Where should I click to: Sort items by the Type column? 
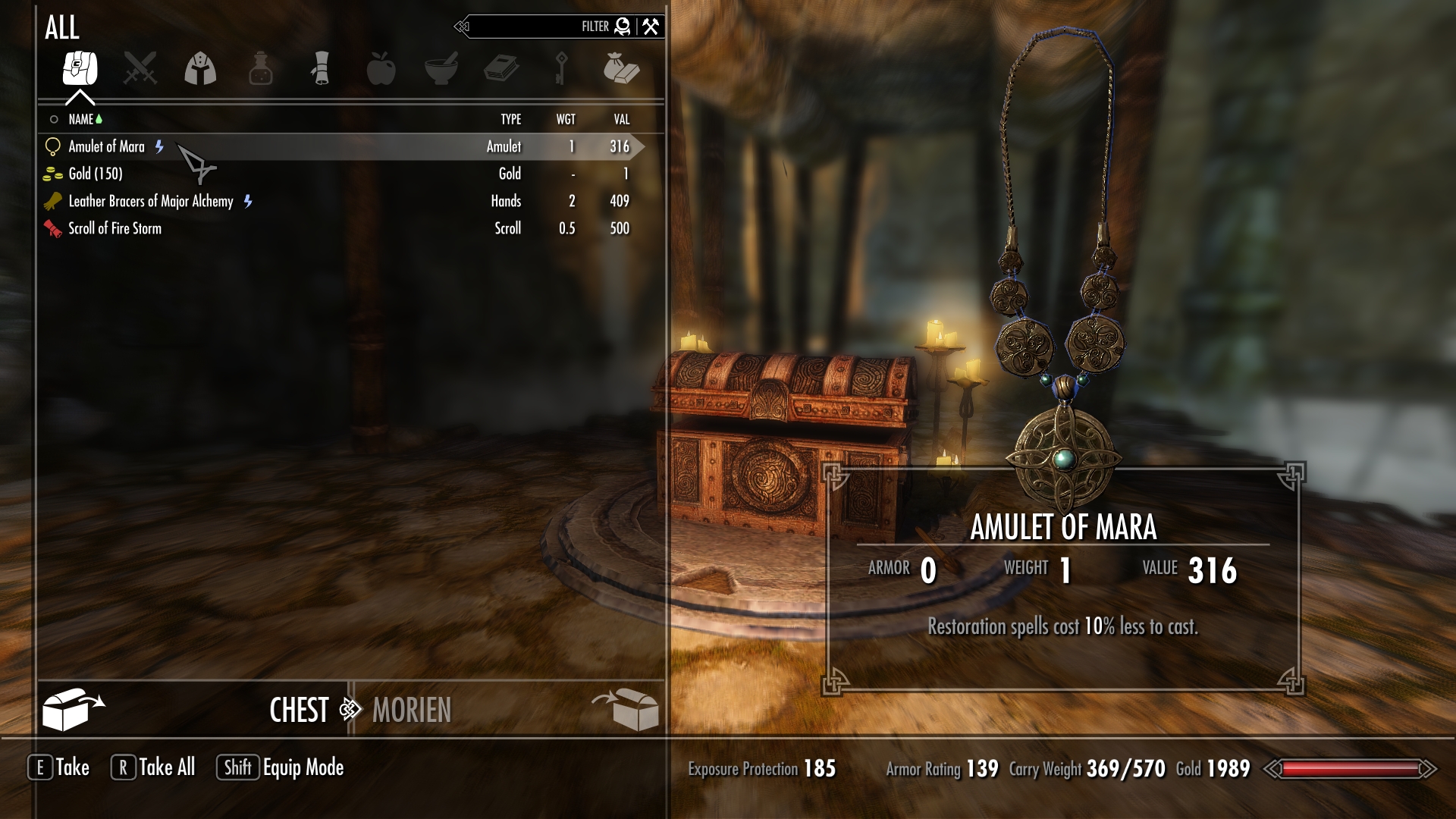(x=510, y=119)
